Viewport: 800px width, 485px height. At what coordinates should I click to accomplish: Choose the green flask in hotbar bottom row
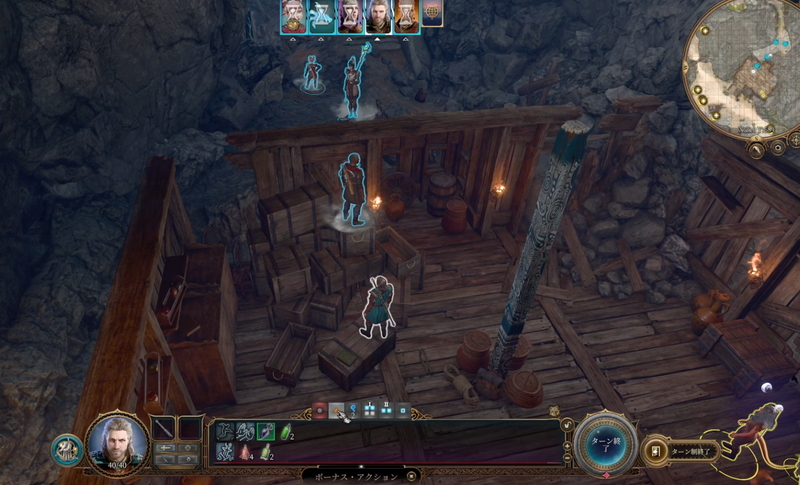pos(265,453)
